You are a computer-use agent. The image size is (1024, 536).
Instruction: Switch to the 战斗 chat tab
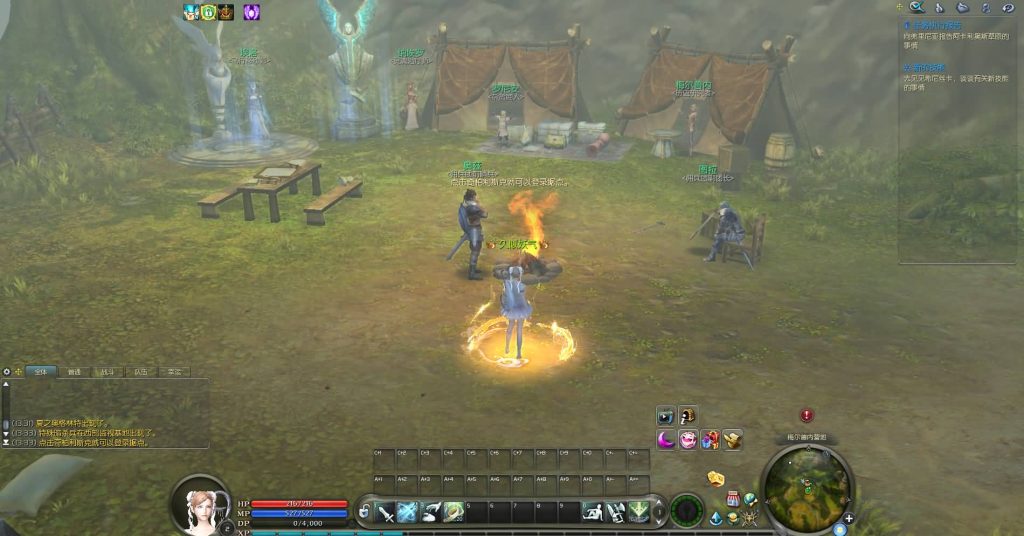click(107, 372)
